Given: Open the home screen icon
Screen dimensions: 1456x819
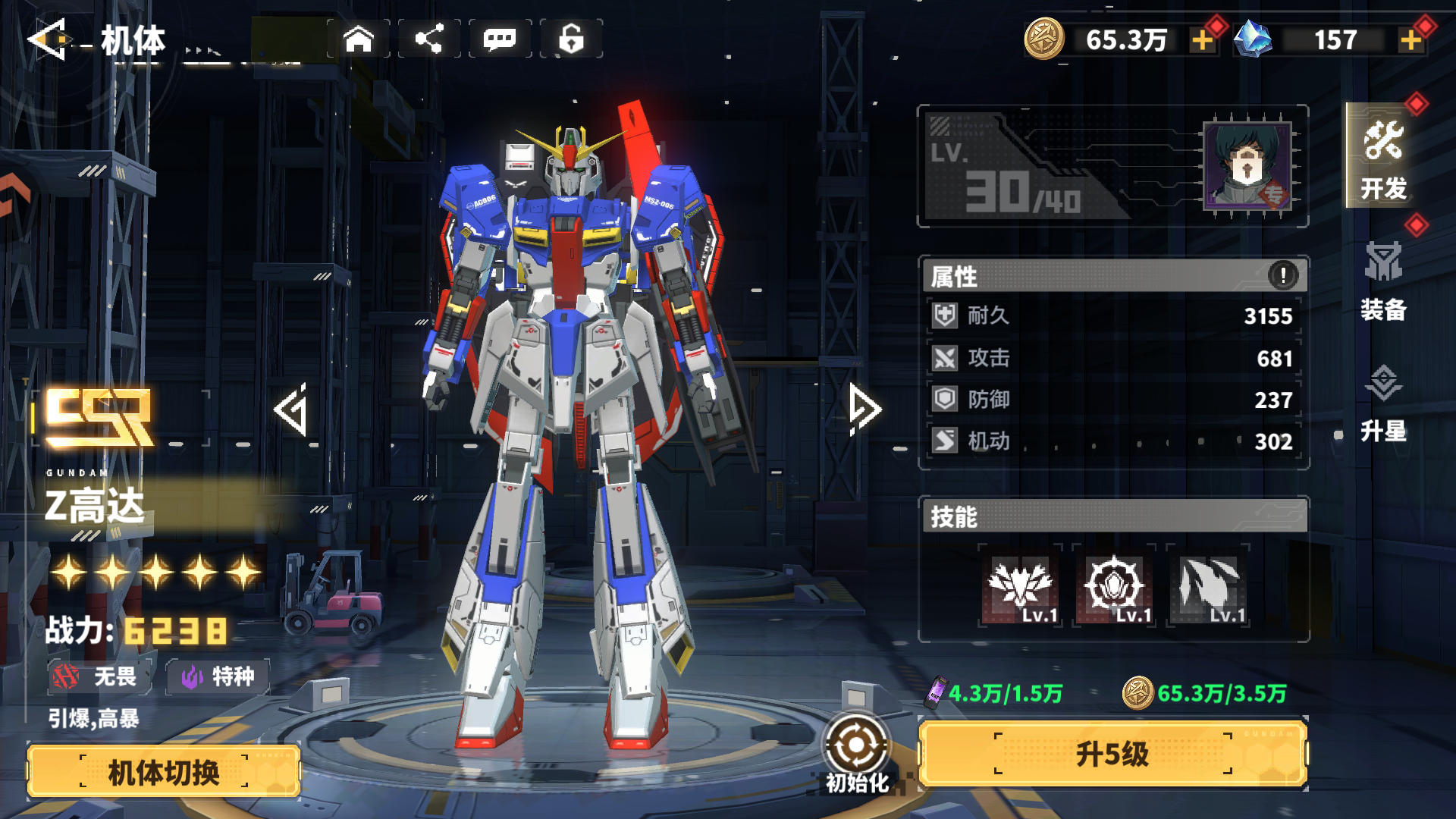Looking at the screenshot, I should pyautogui.click(x=359, y=39).
